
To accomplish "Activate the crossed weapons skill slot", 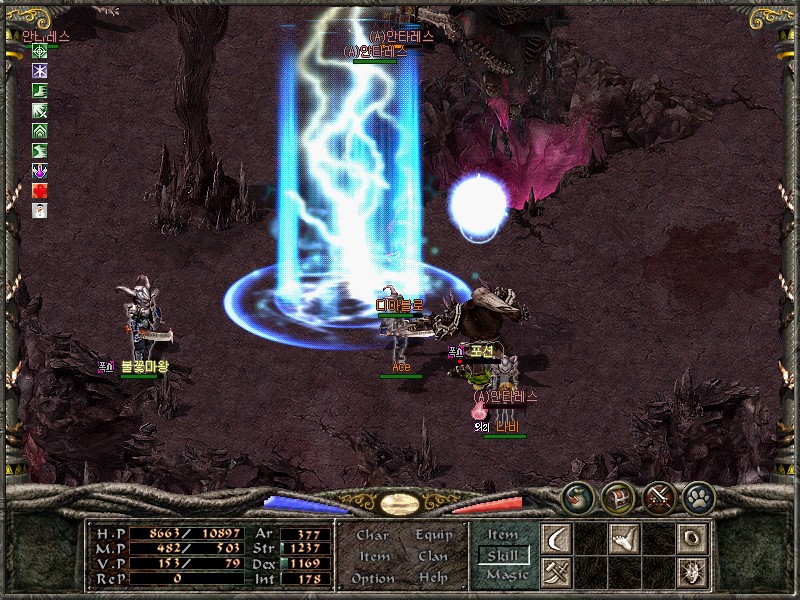I will click(556, 572).
